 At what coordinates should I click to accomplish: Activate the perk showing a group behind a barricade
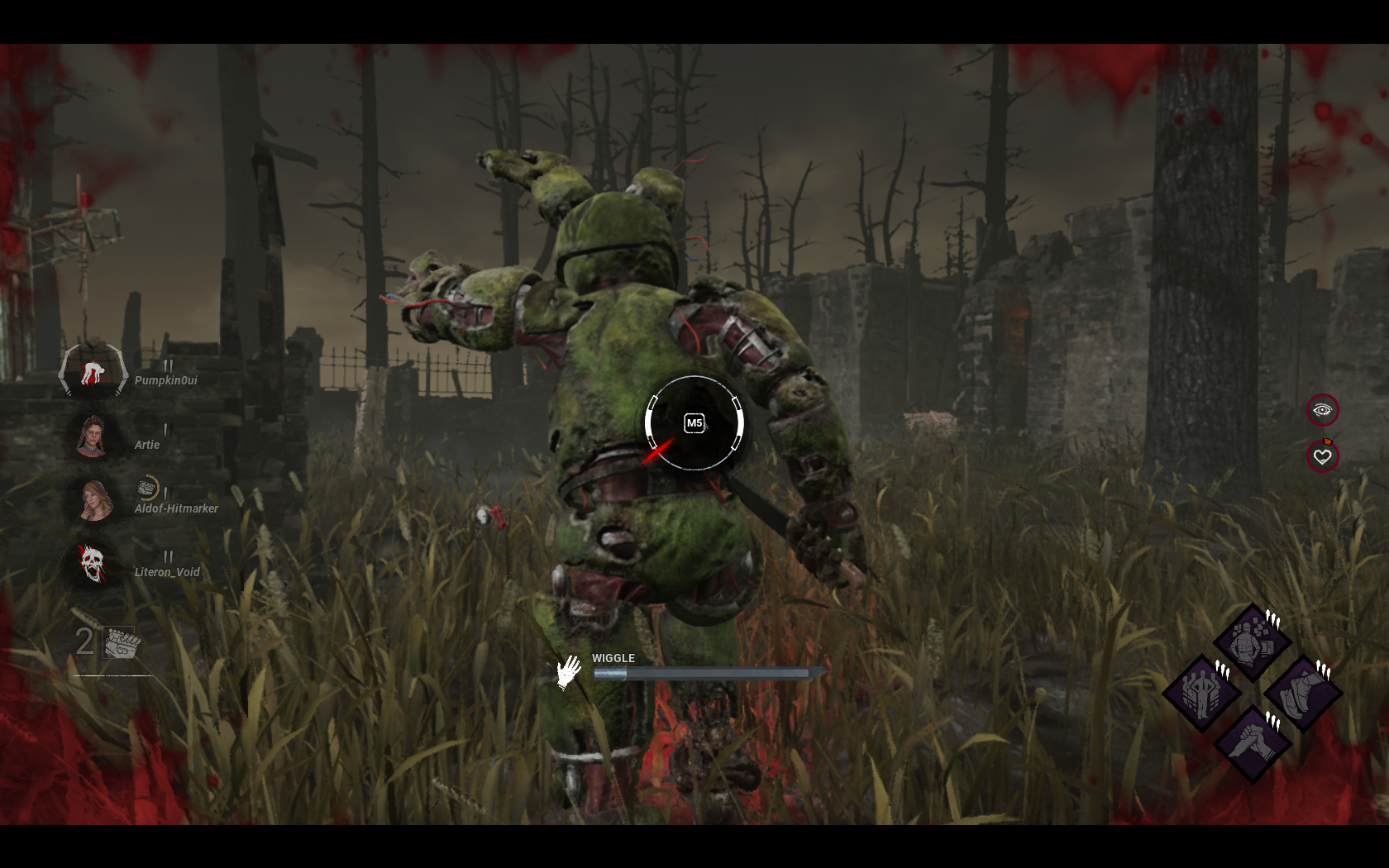(x=1201, y=693)
